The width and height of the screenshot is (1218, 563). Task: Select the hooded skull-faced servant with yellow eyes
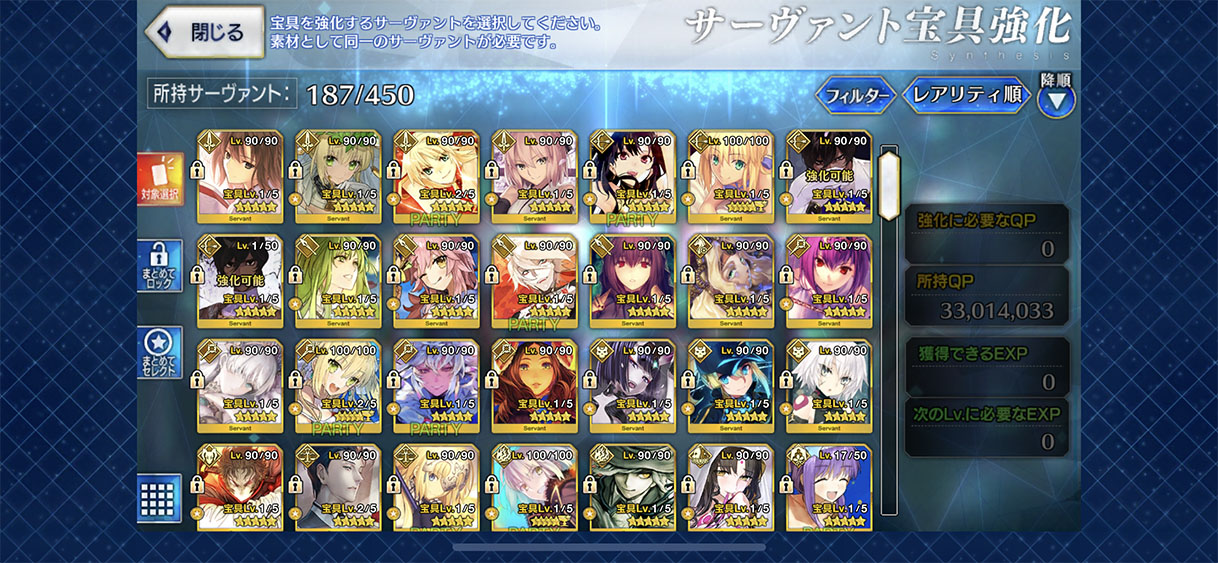coord(631,487)
